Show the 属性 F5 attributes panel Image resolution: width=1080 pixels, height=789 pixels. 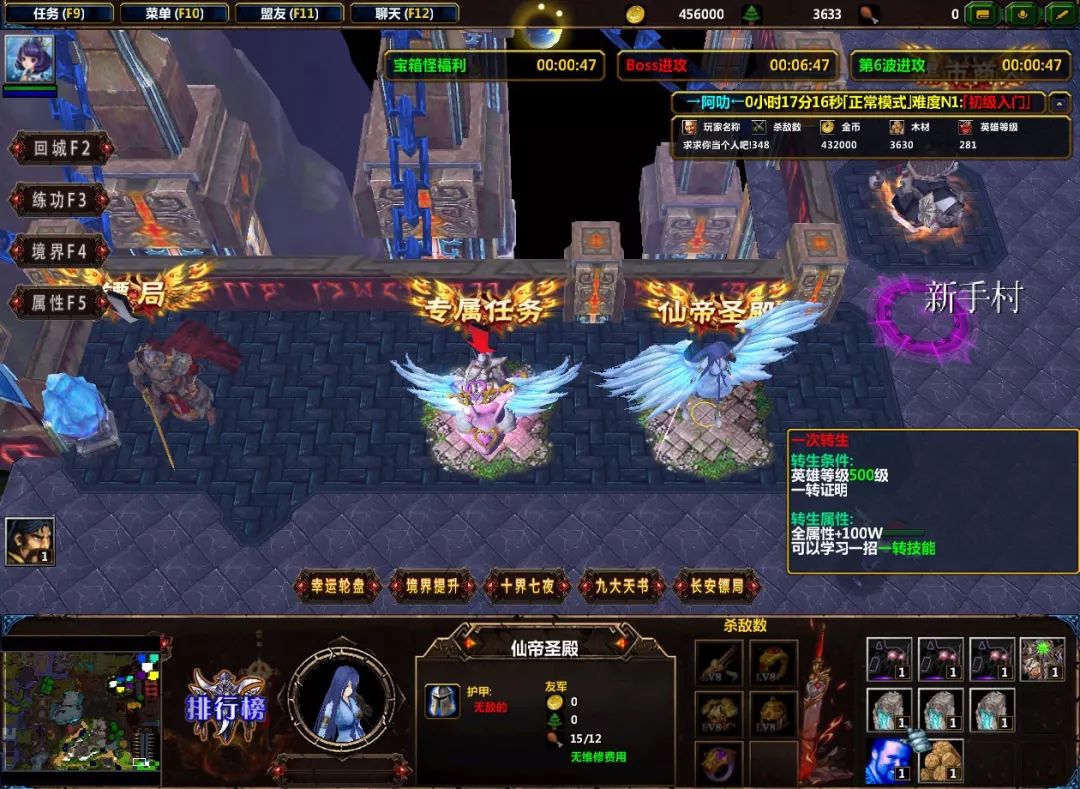[60, 302]
